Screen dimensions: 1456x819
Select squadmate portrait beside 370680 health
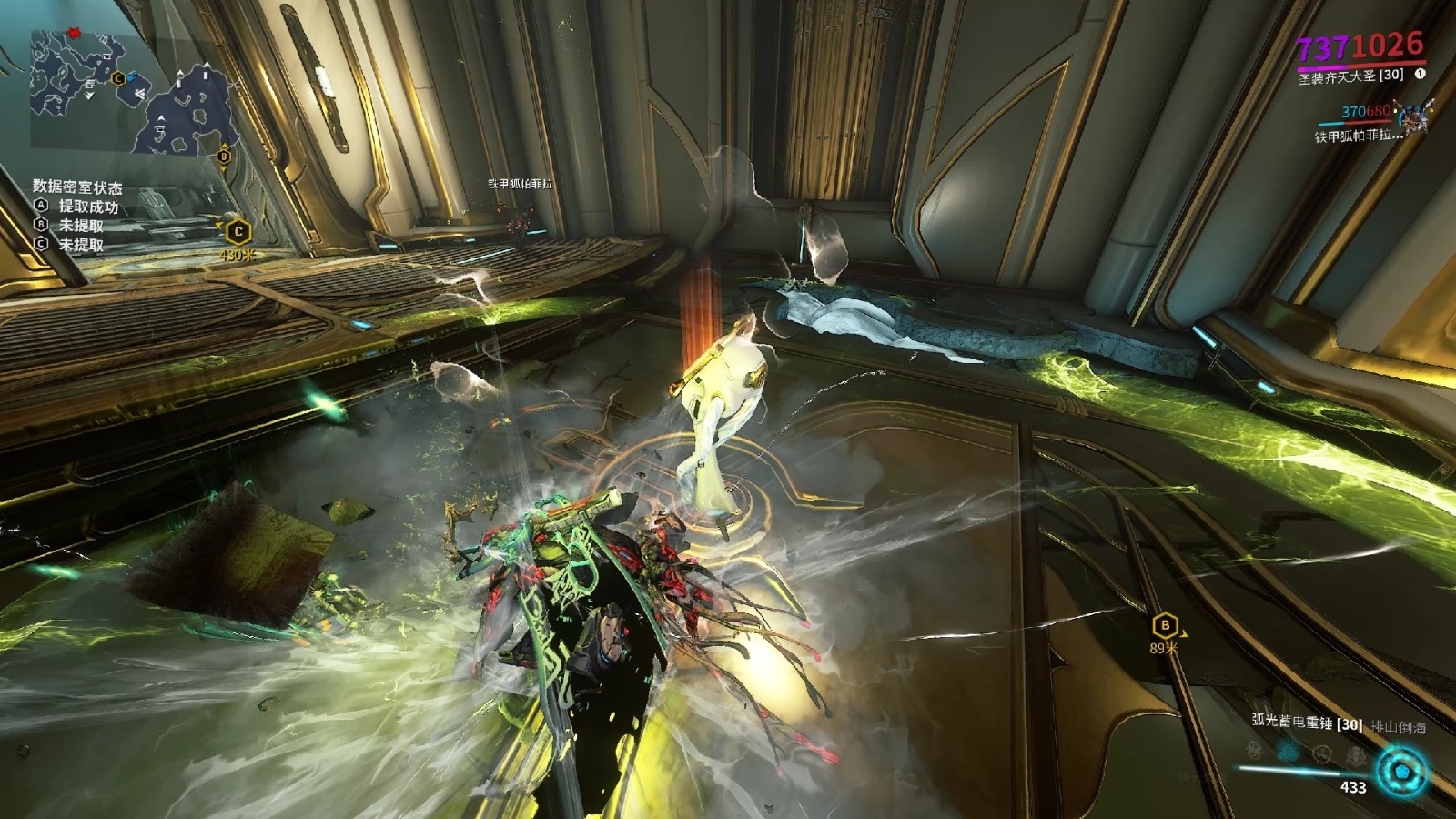(x=1414, y=117)
